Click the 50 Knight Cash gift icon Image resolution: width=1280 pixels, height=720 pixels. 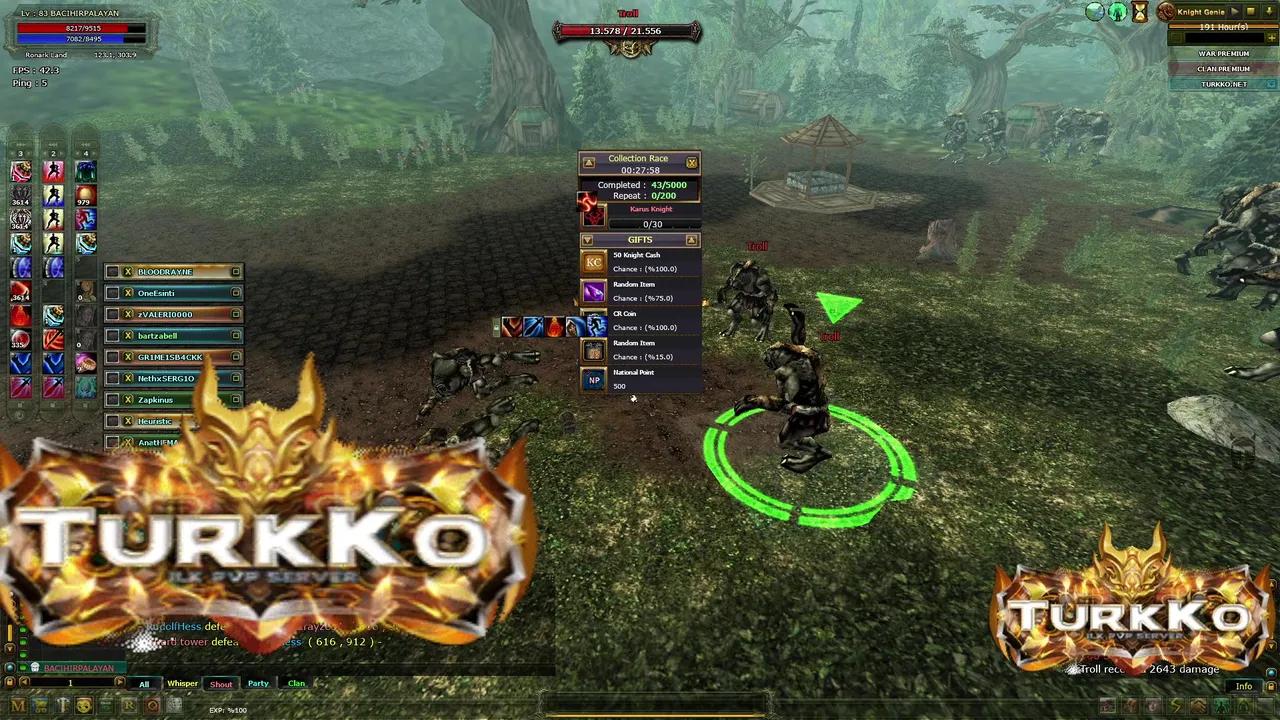594,262
